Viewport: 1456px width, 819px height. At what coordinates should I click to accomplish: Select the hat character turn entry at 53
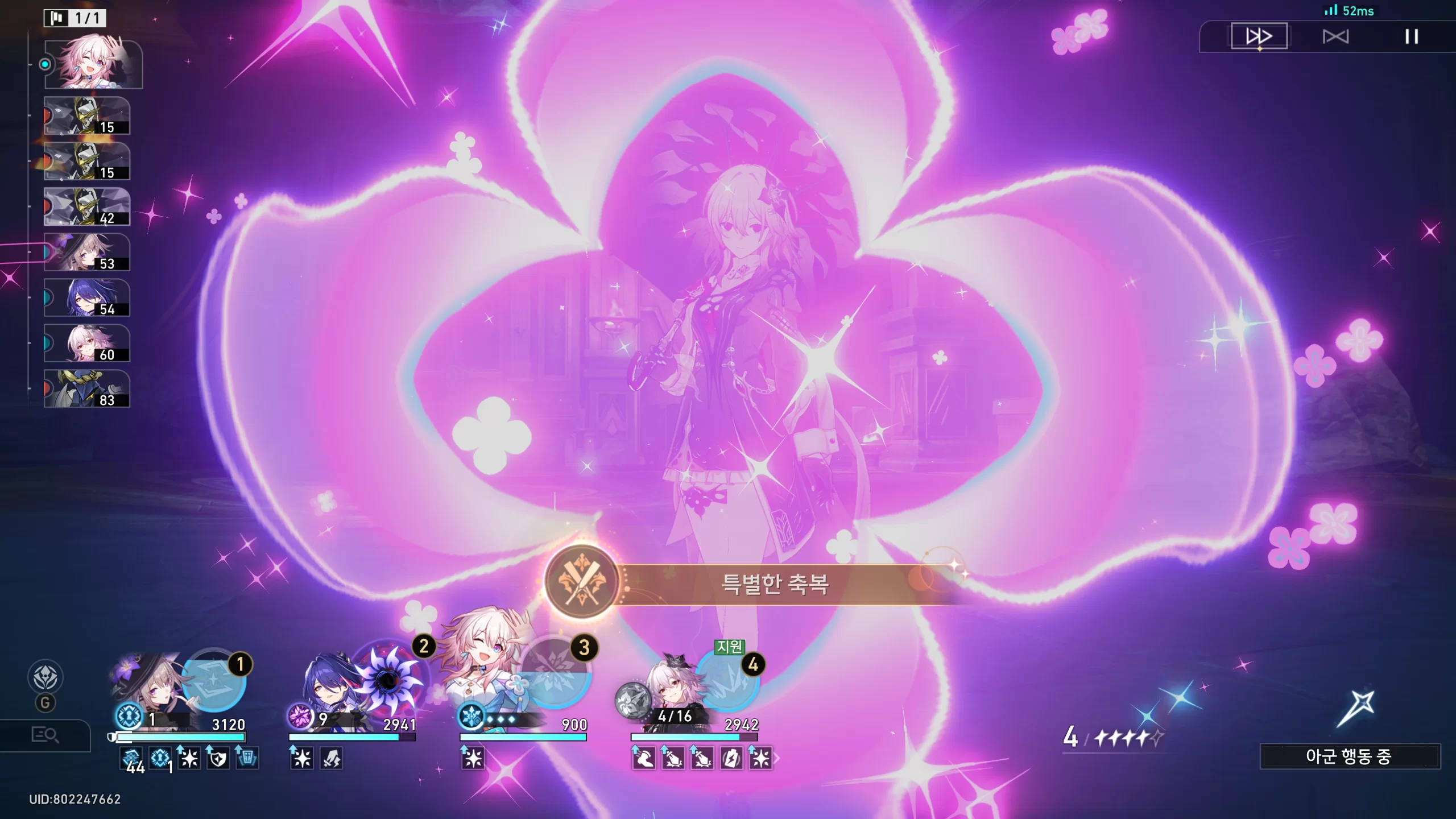87,253
